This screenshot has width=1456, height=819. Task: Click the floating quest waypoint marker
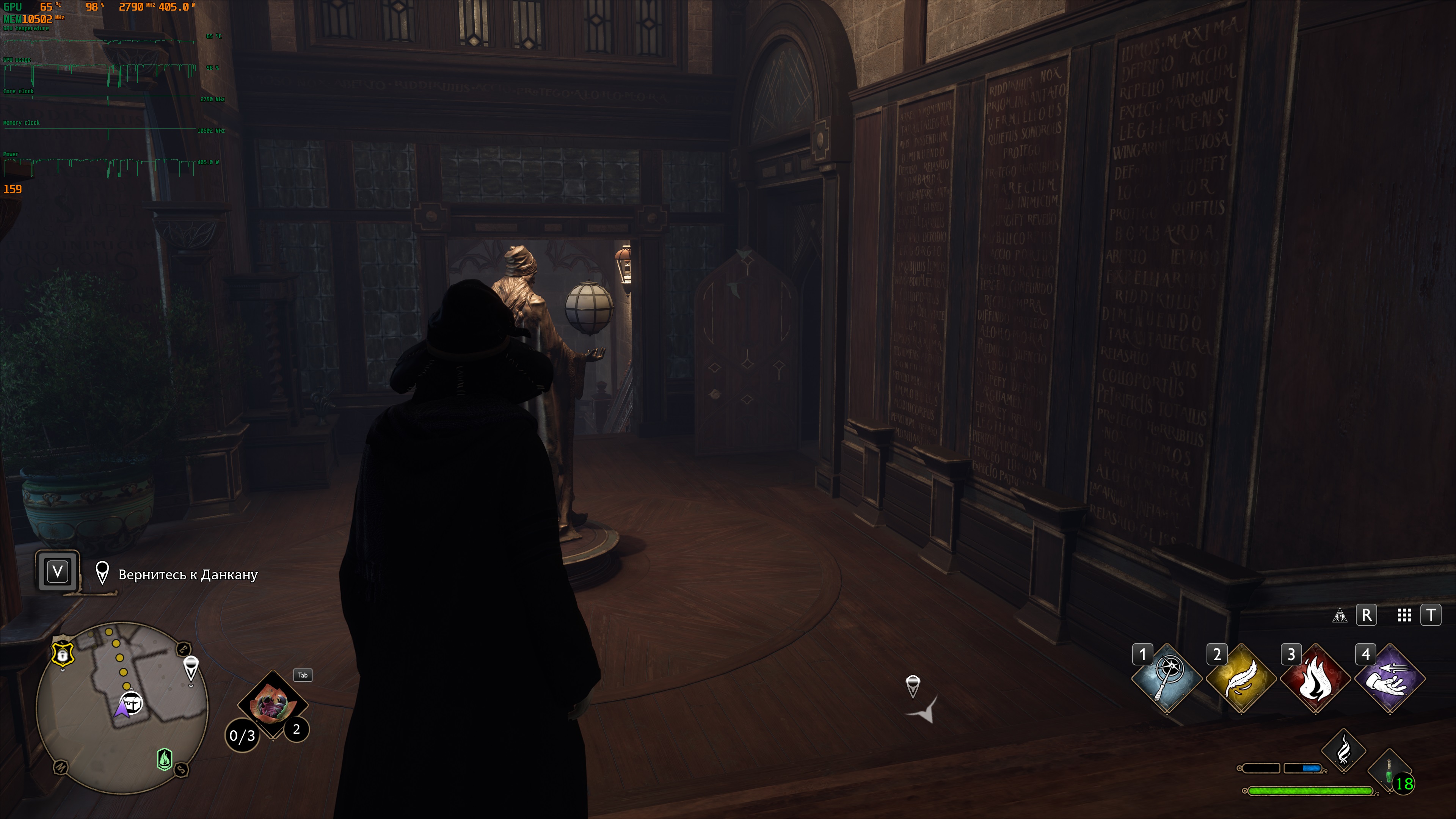coord(913,686)
